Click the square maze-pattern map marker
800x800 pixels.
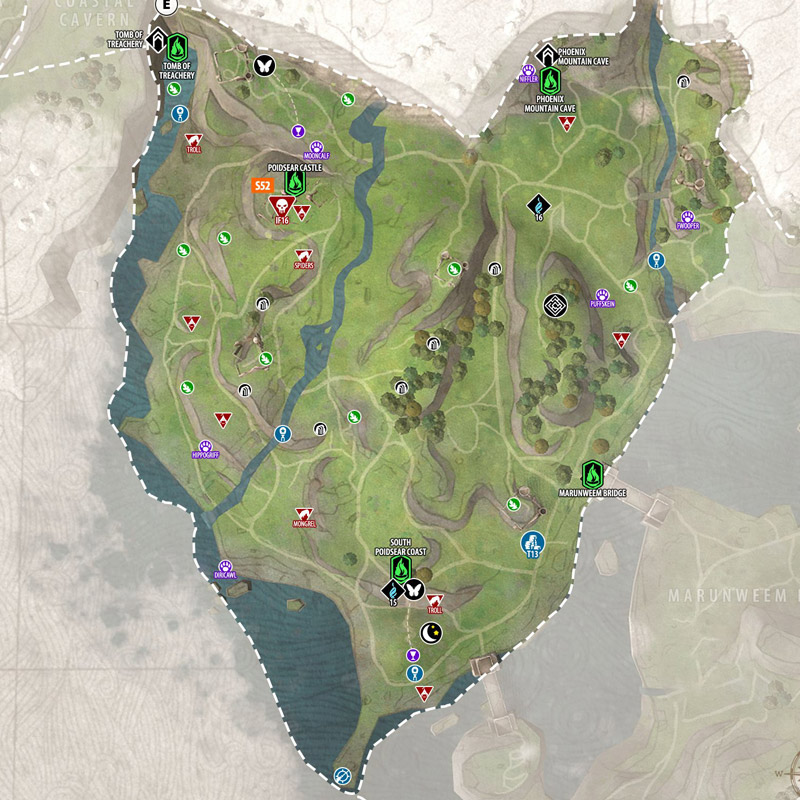point(555,304)
